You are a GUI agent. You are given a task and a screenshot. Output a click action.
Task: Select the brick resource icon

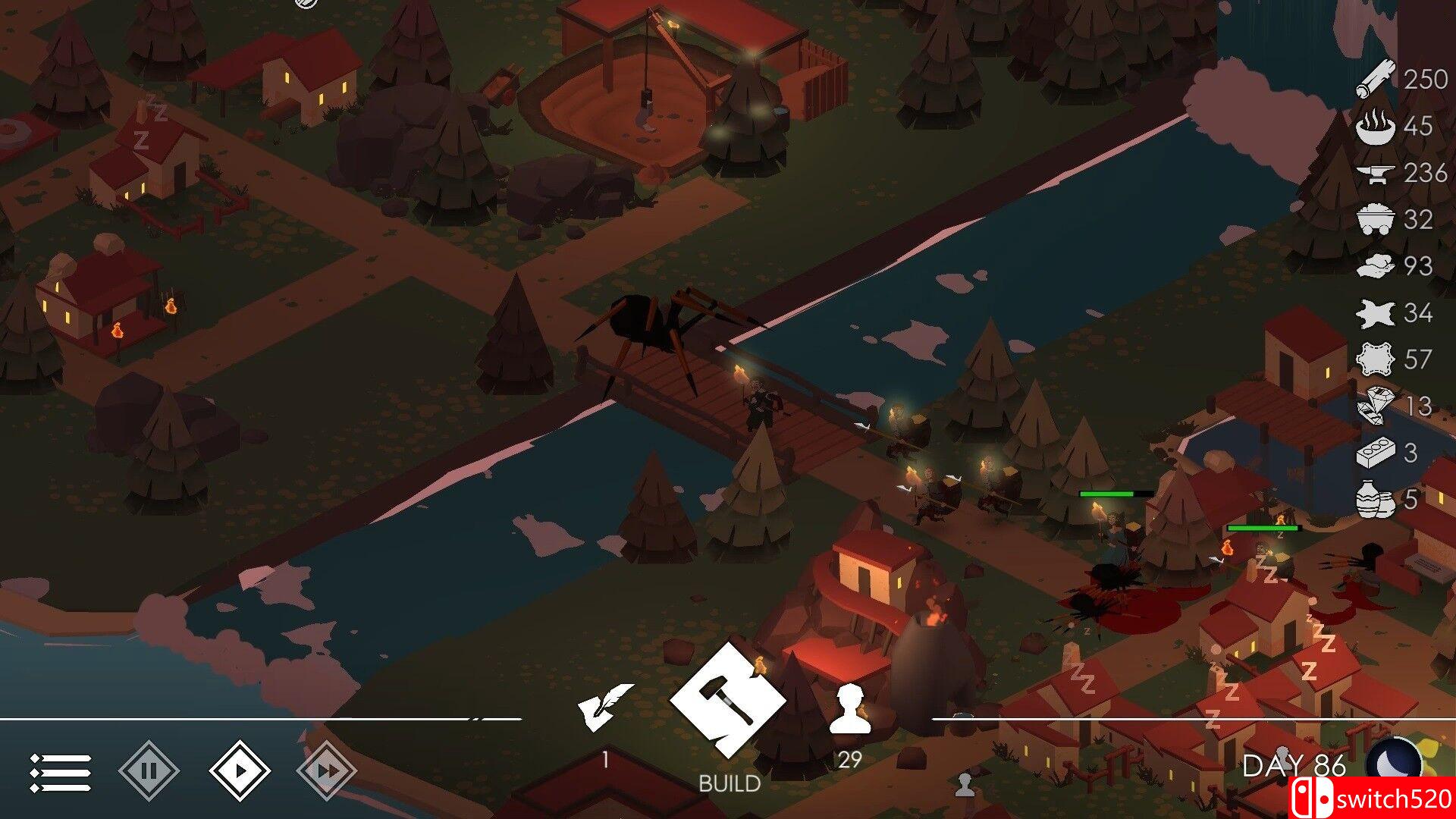(1376, 453)
